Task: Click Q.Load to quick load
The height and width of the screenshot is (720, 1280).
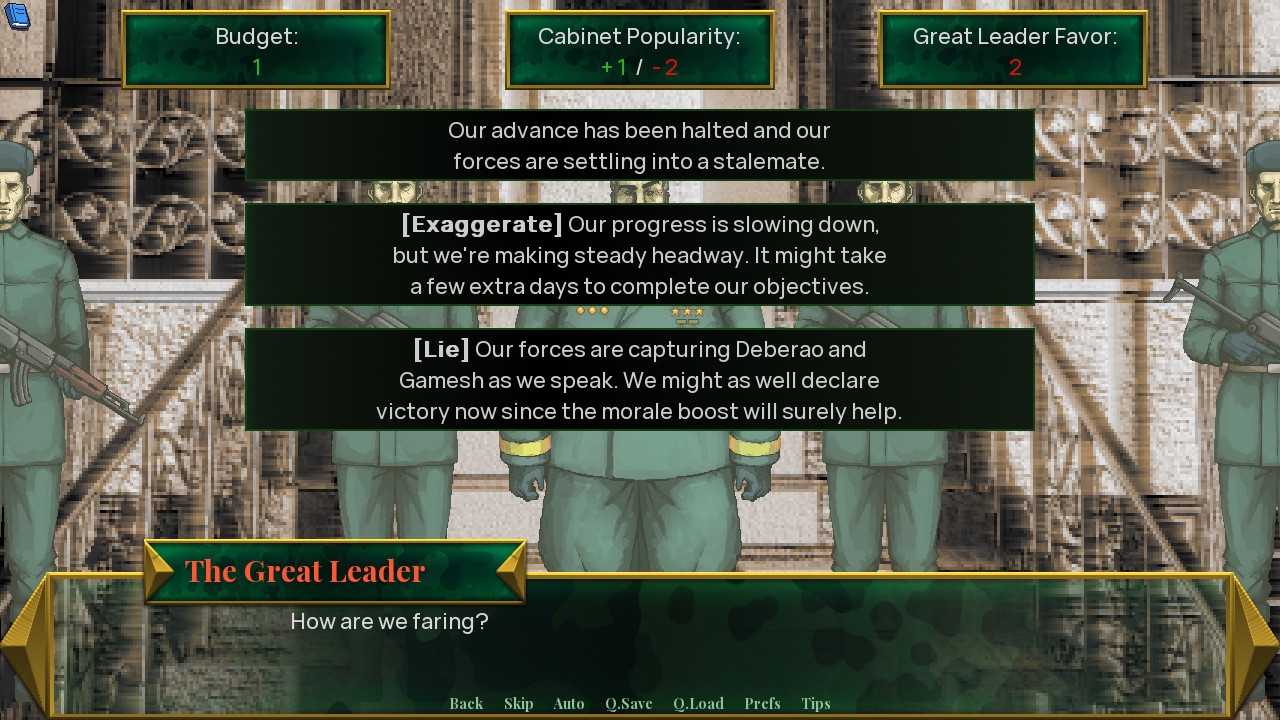Action: click(x=698, y=703)
